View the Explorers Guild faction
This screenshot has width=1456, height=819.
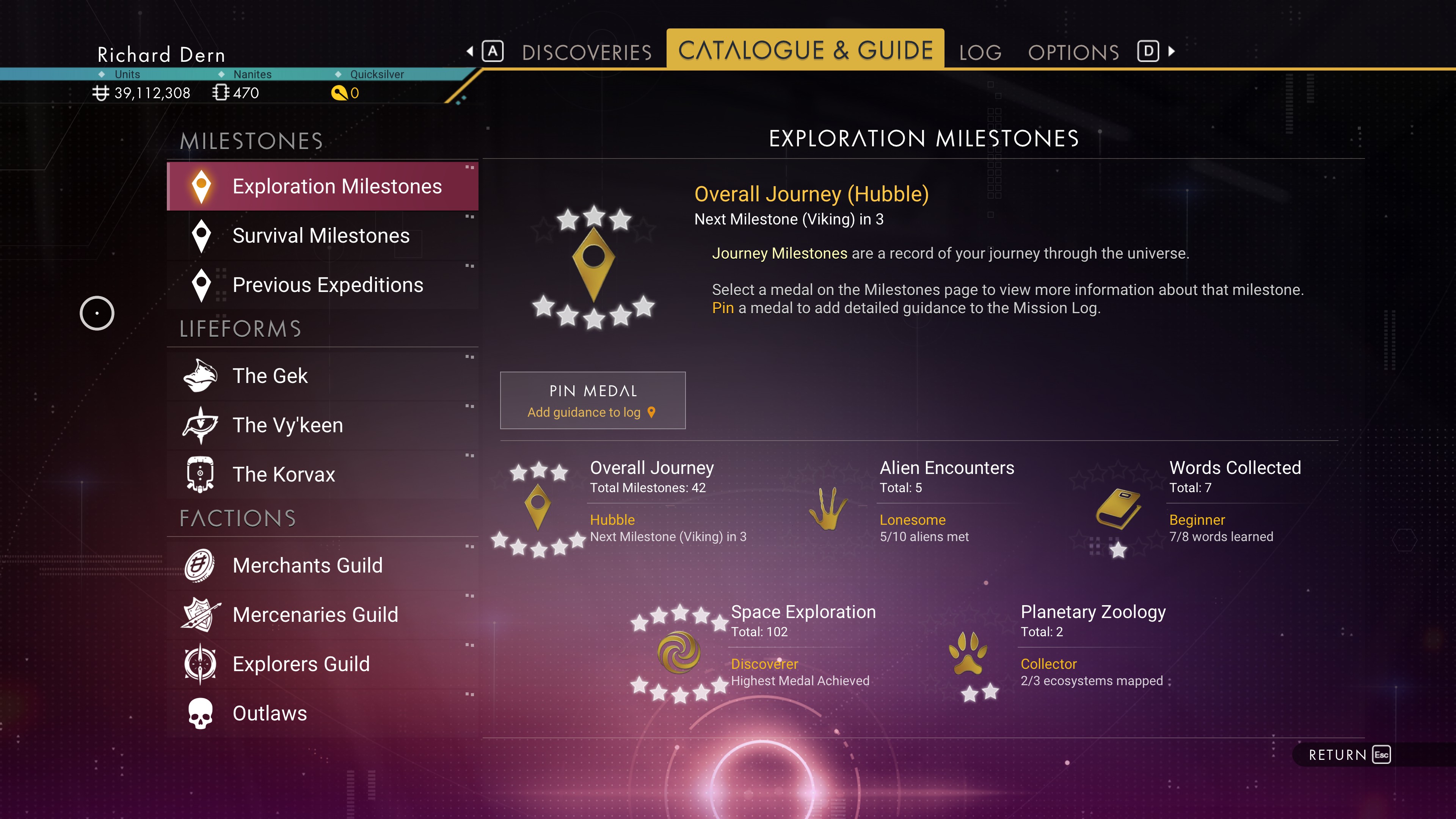[x=322, y=664]
